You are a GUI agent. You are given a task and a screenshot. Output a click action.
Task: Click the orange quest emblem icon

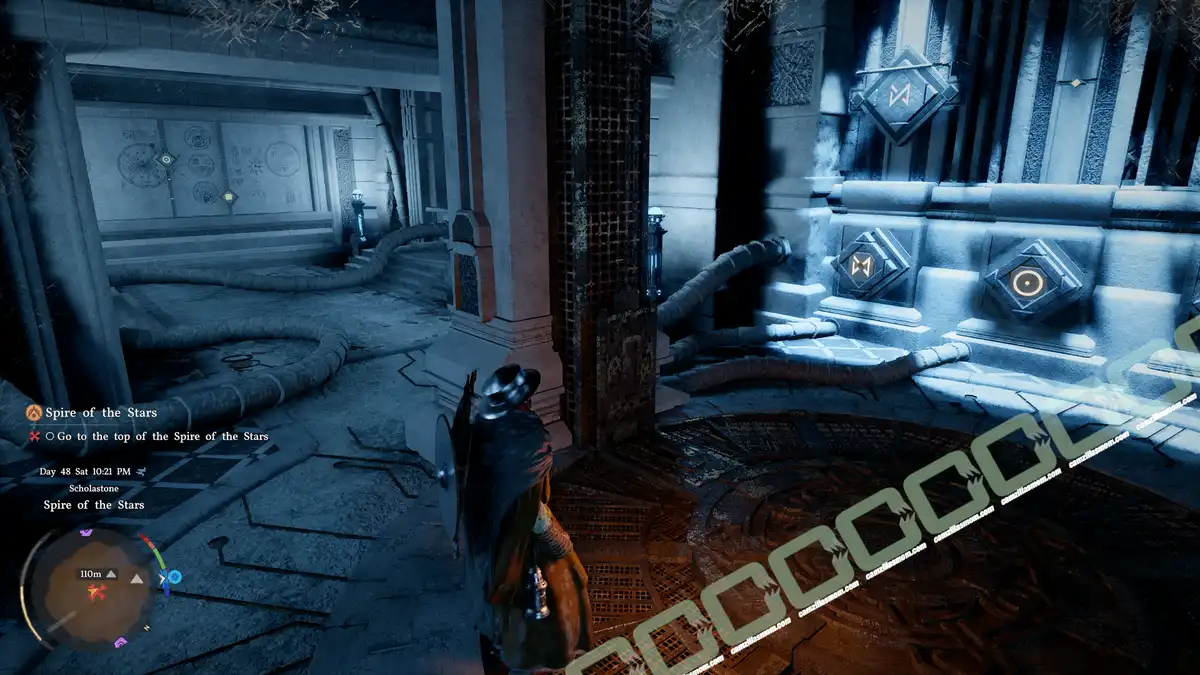35,412
